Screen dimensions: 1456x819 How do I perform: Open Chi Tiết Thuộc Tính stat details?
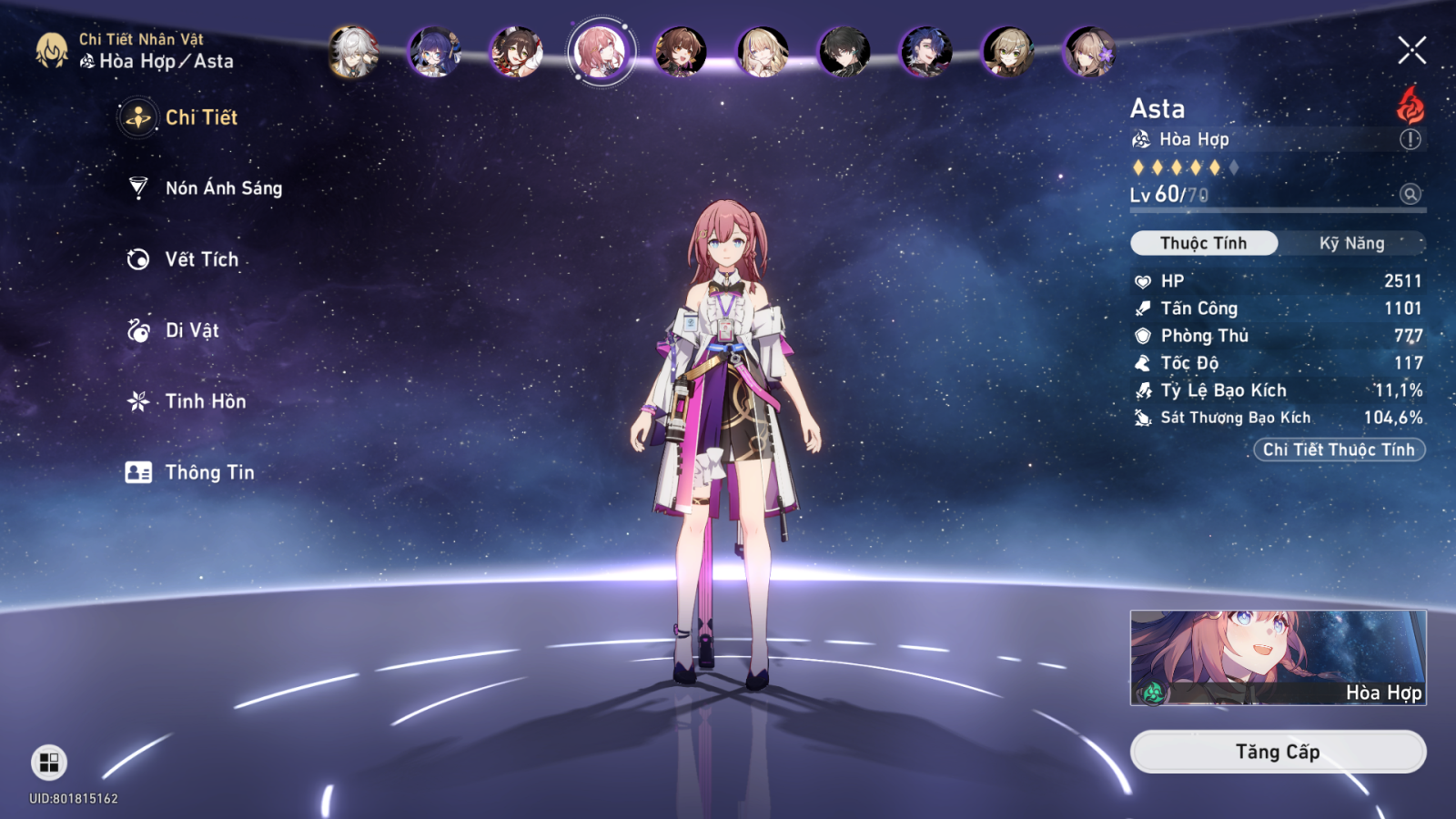pos(1338,450)
